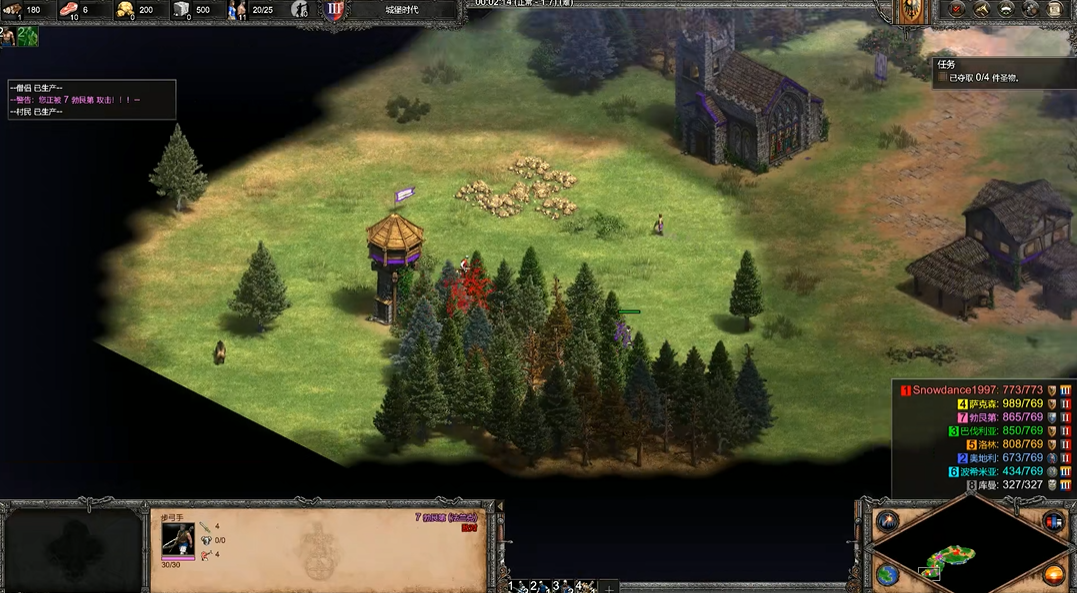Open the objectives checkmark button
Viewport: 1077px width, 593px height.
coord(957,10)
